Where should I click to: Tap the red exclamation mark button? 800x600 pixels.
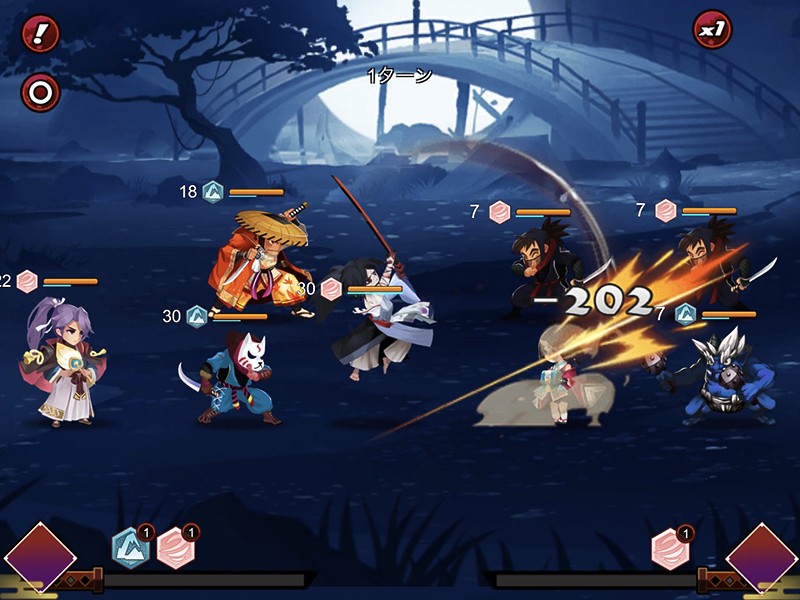41,34
